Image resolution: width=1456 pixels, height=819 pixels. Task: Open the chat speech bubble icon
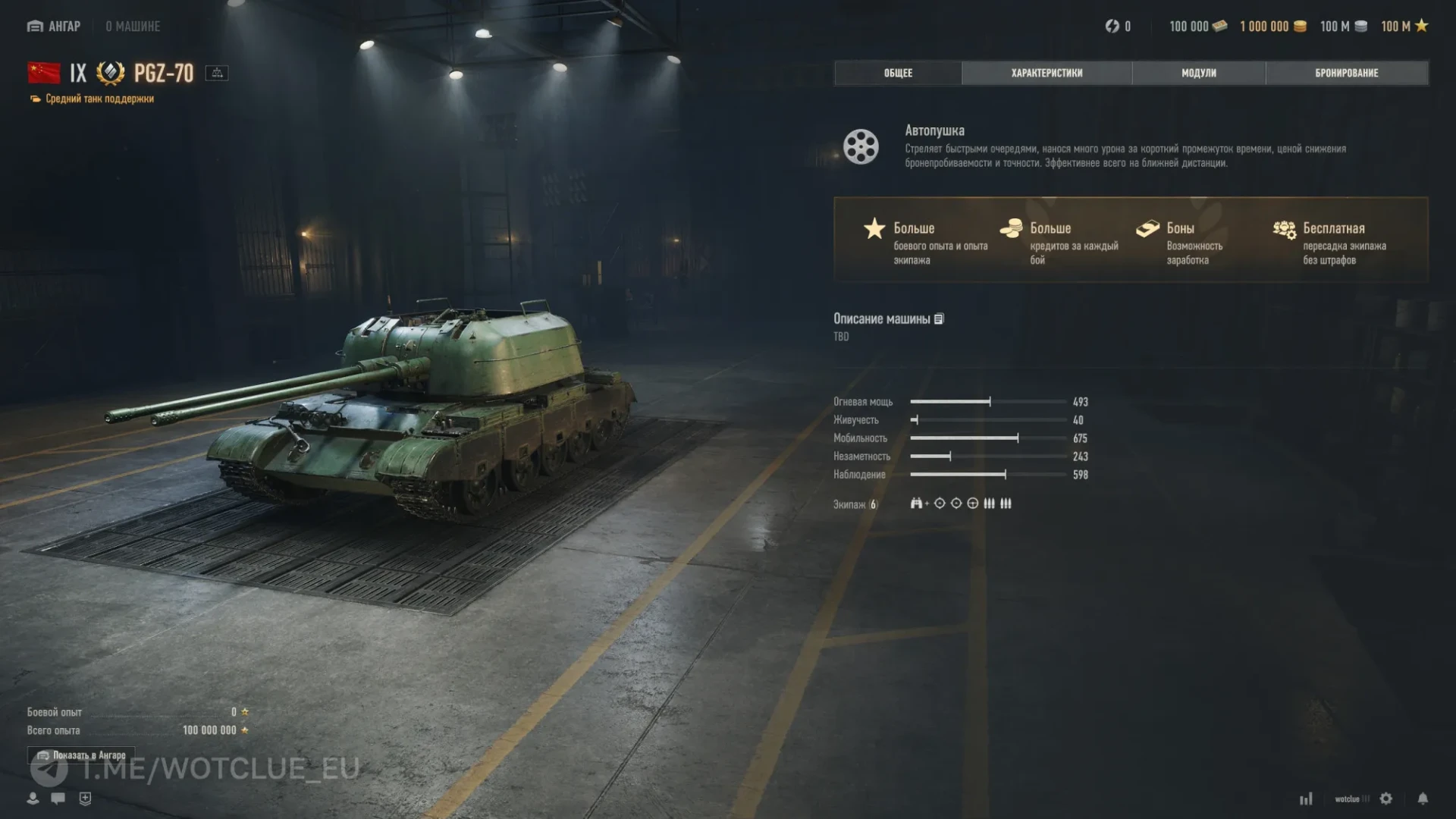point(58,799)
